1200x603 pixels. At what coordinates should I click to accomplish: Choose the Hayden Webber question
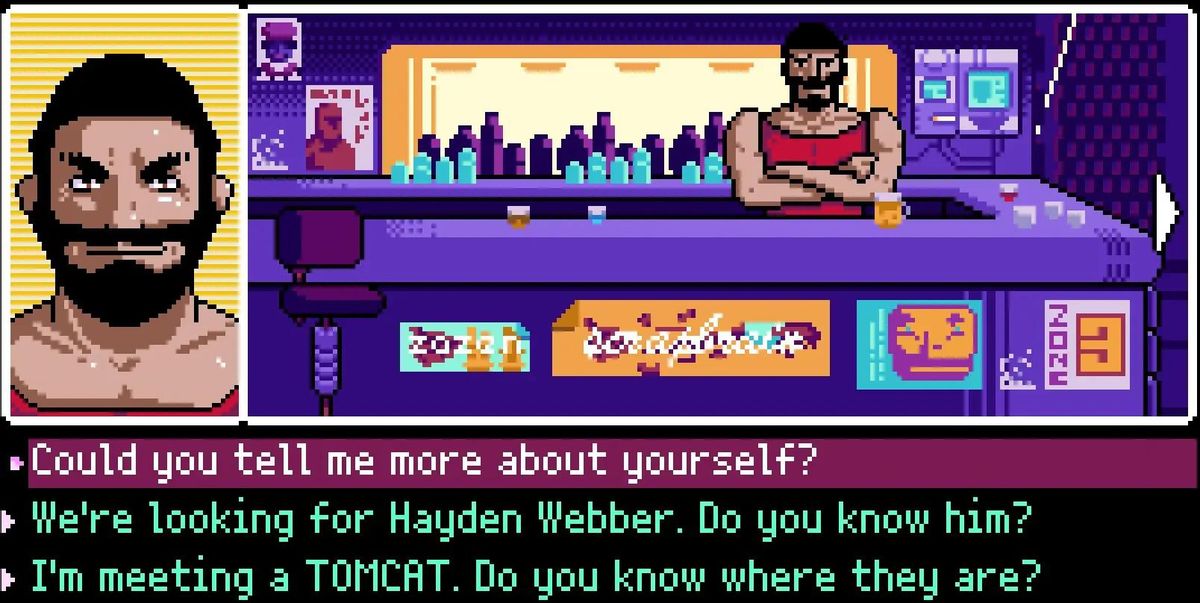click(532, 520)
